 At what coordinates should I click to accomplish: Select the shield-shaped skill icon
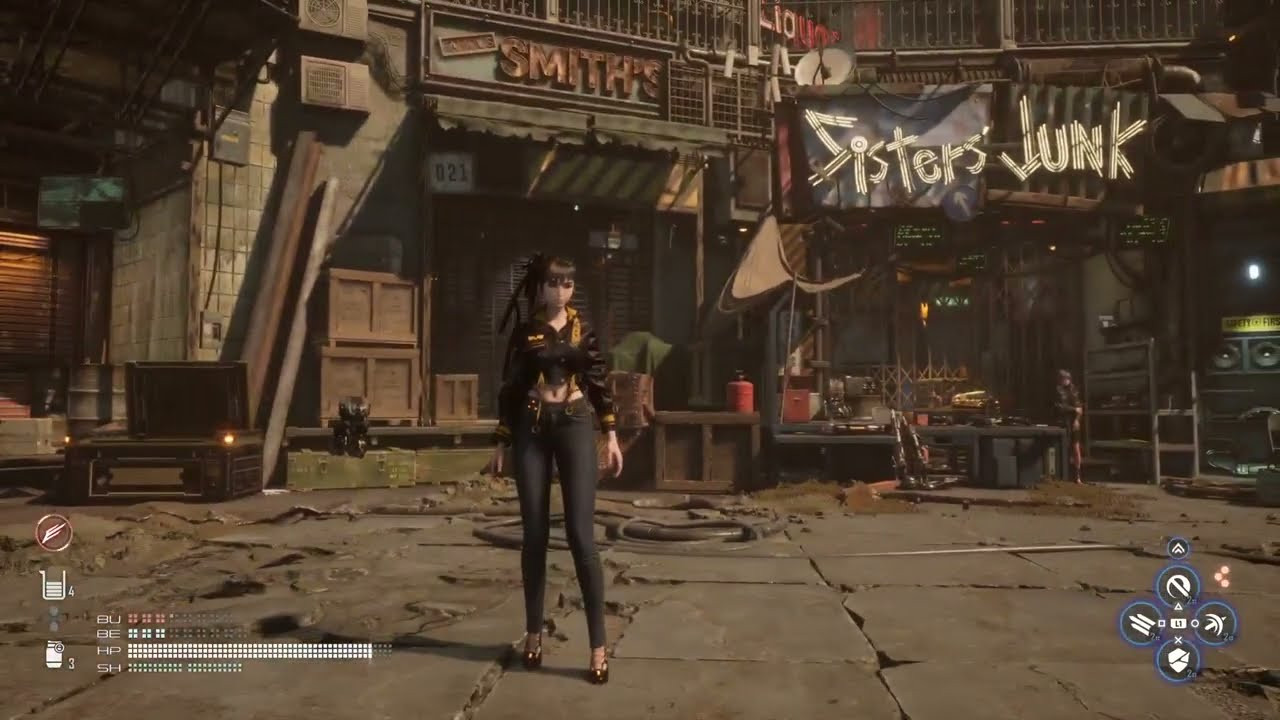[x=1177, y=659]
